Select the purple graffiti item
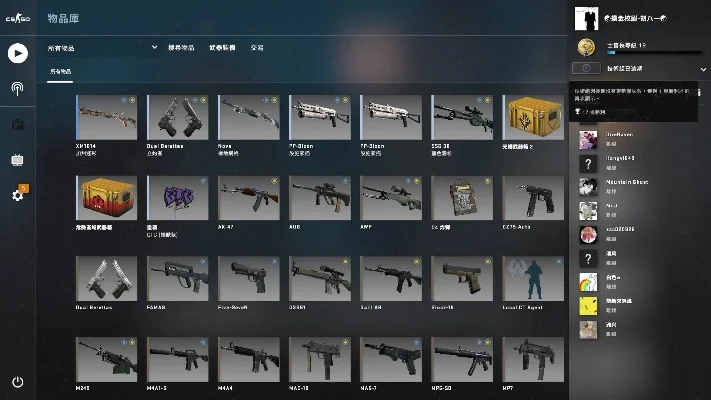This screenshot has height=400, width=711. tap(176, 200)
